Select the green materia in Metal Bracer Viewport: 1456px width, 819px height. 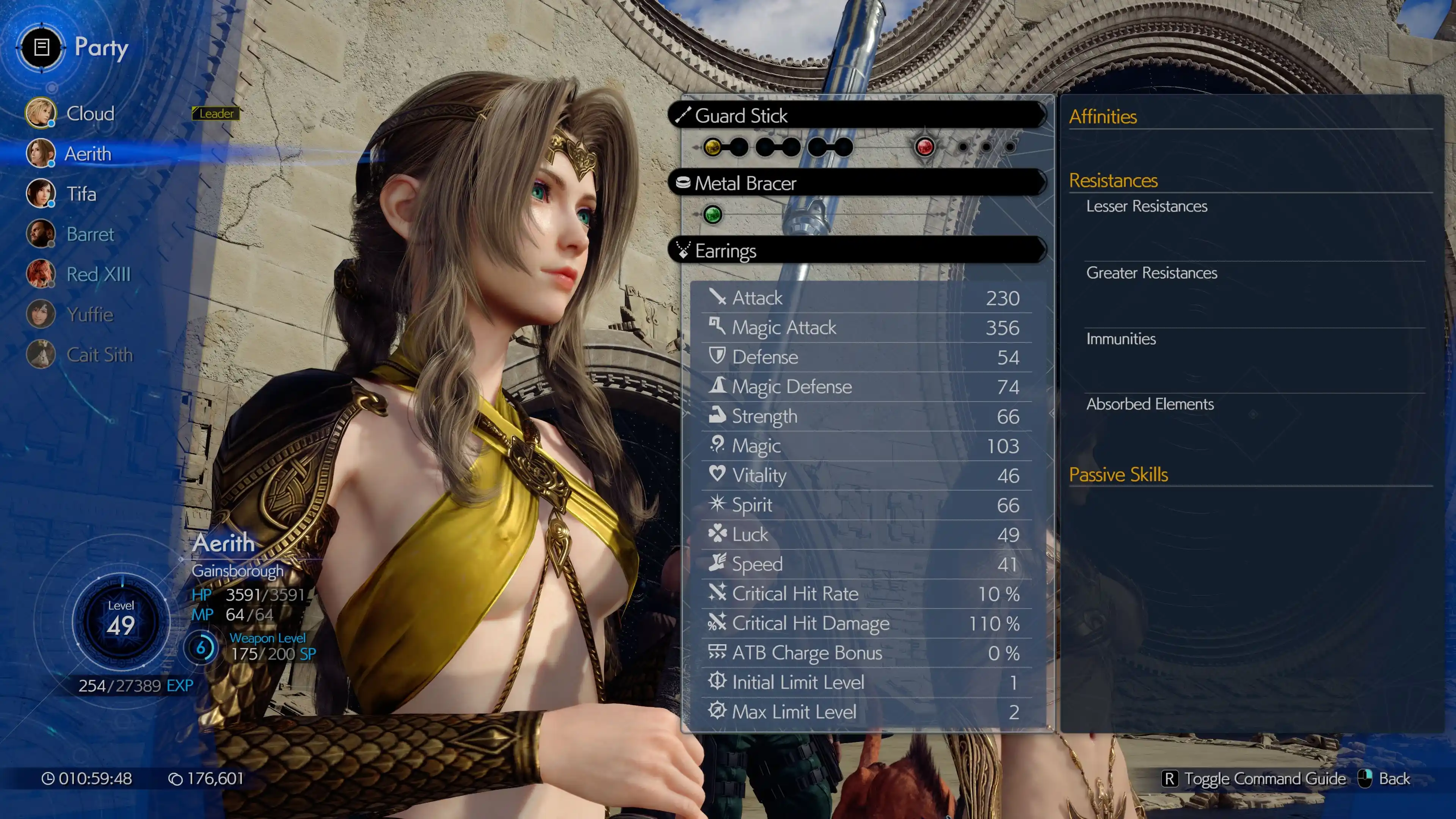712,215
